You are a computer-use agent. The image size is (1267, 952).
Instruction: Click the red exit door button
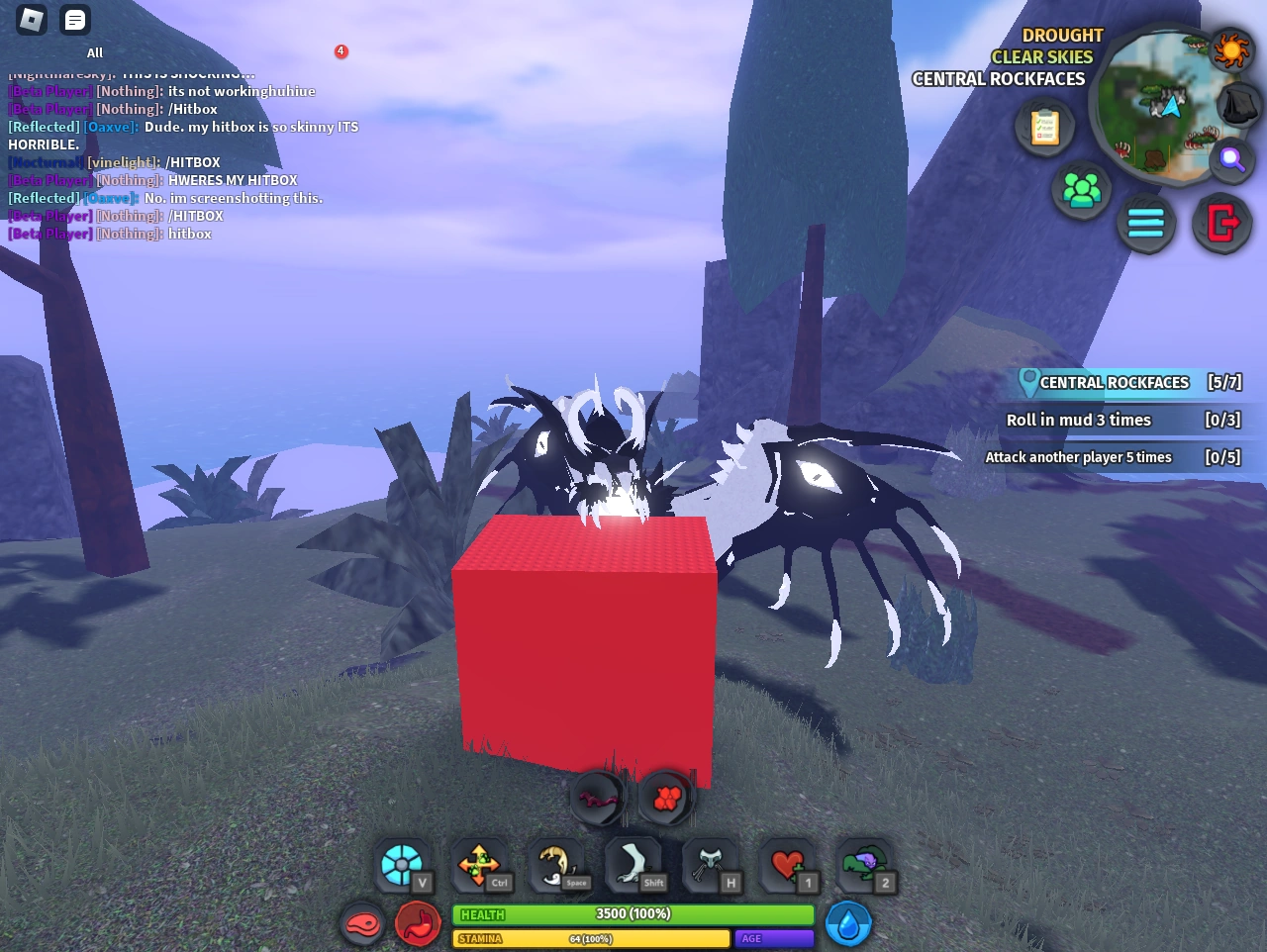[x=1221, y=224]
